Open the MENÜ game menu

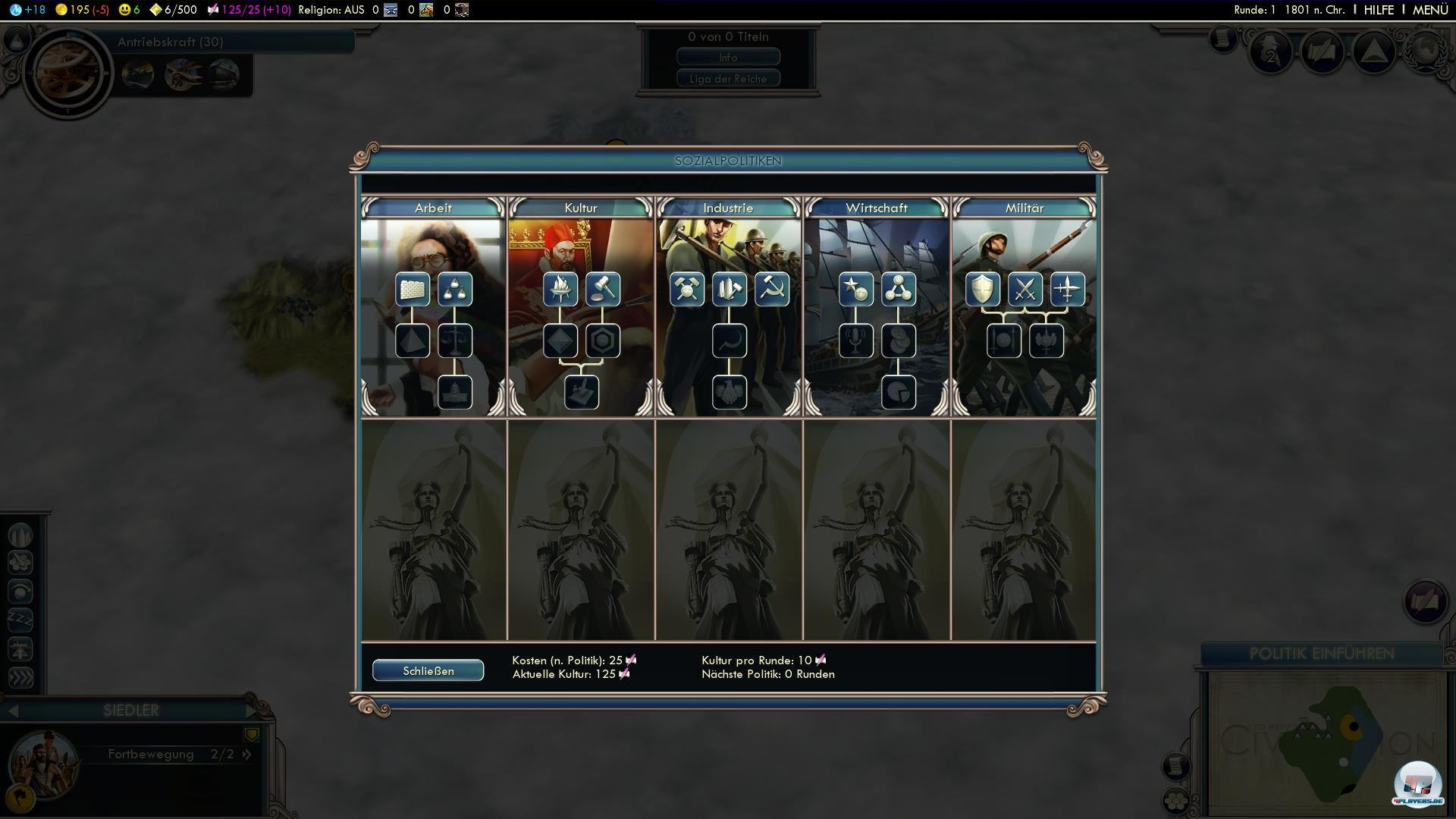(1430, 10)
